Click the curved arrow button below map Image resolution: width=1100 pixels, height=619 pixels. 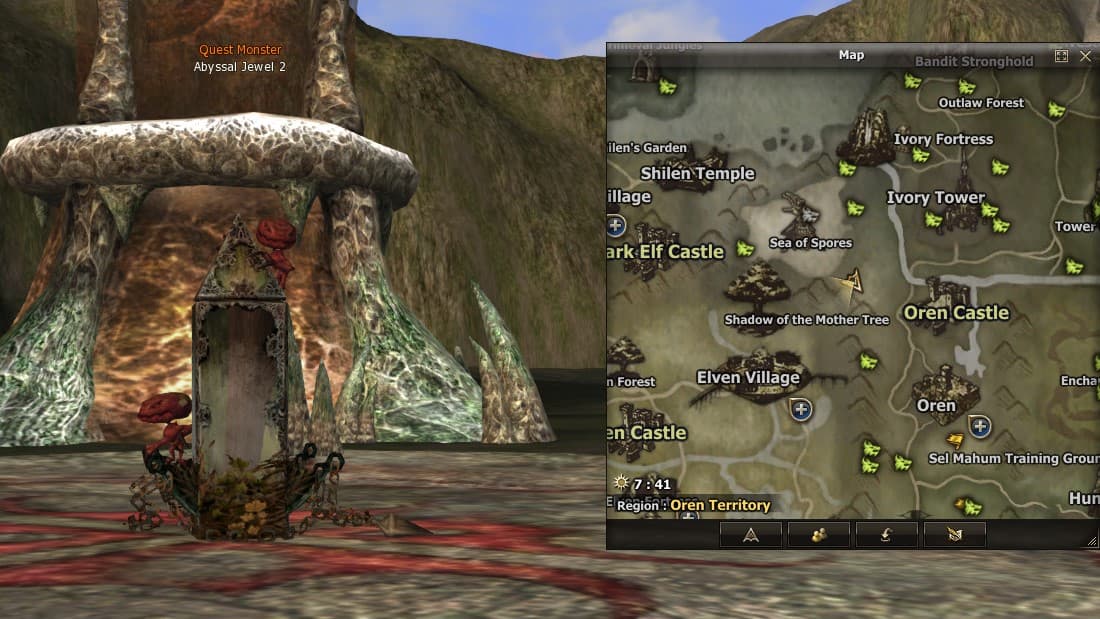886,535
